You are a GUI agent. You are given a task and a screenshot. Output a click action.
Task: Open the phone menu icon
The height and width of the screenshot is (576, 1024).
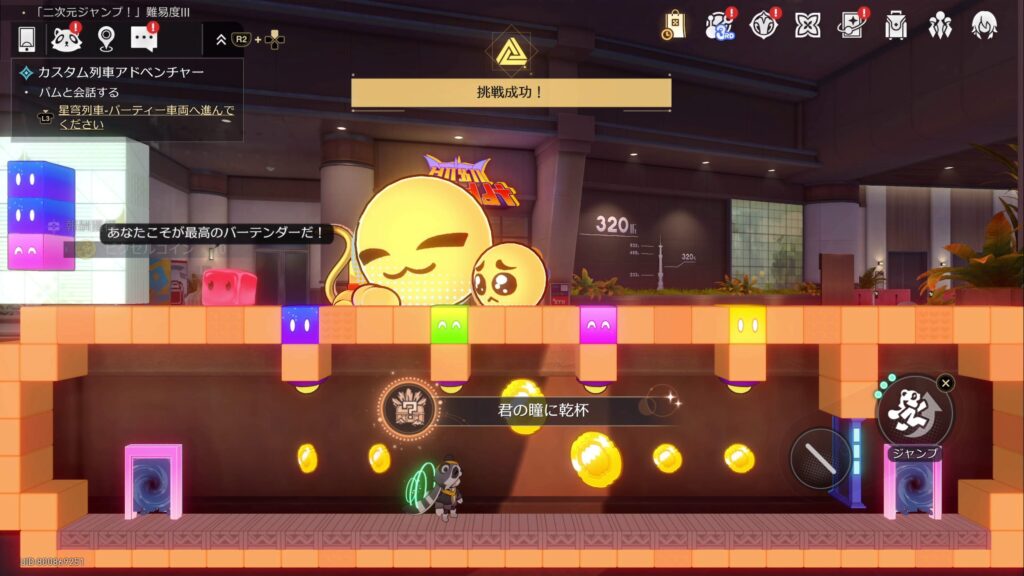click(27, 39)
